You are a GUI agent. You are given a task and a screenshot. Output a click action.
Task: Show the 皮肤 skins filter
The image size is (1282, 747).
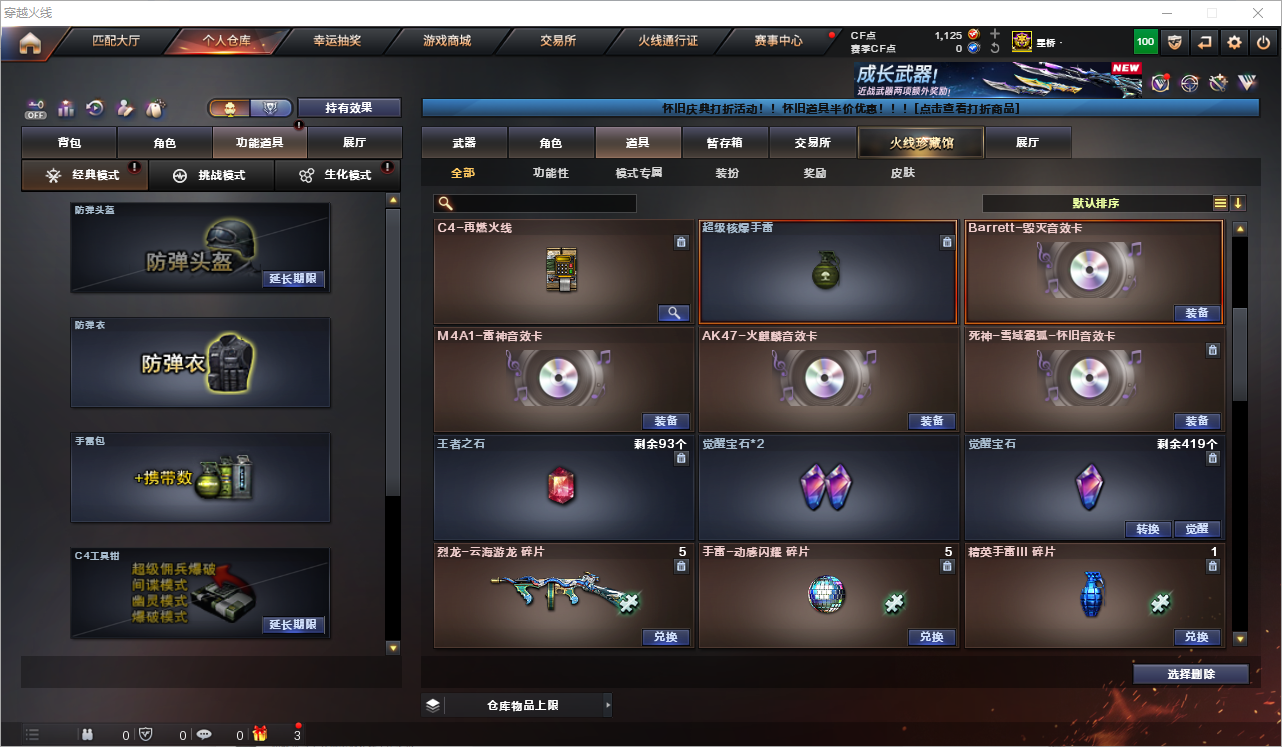click(x=902, y=173)
